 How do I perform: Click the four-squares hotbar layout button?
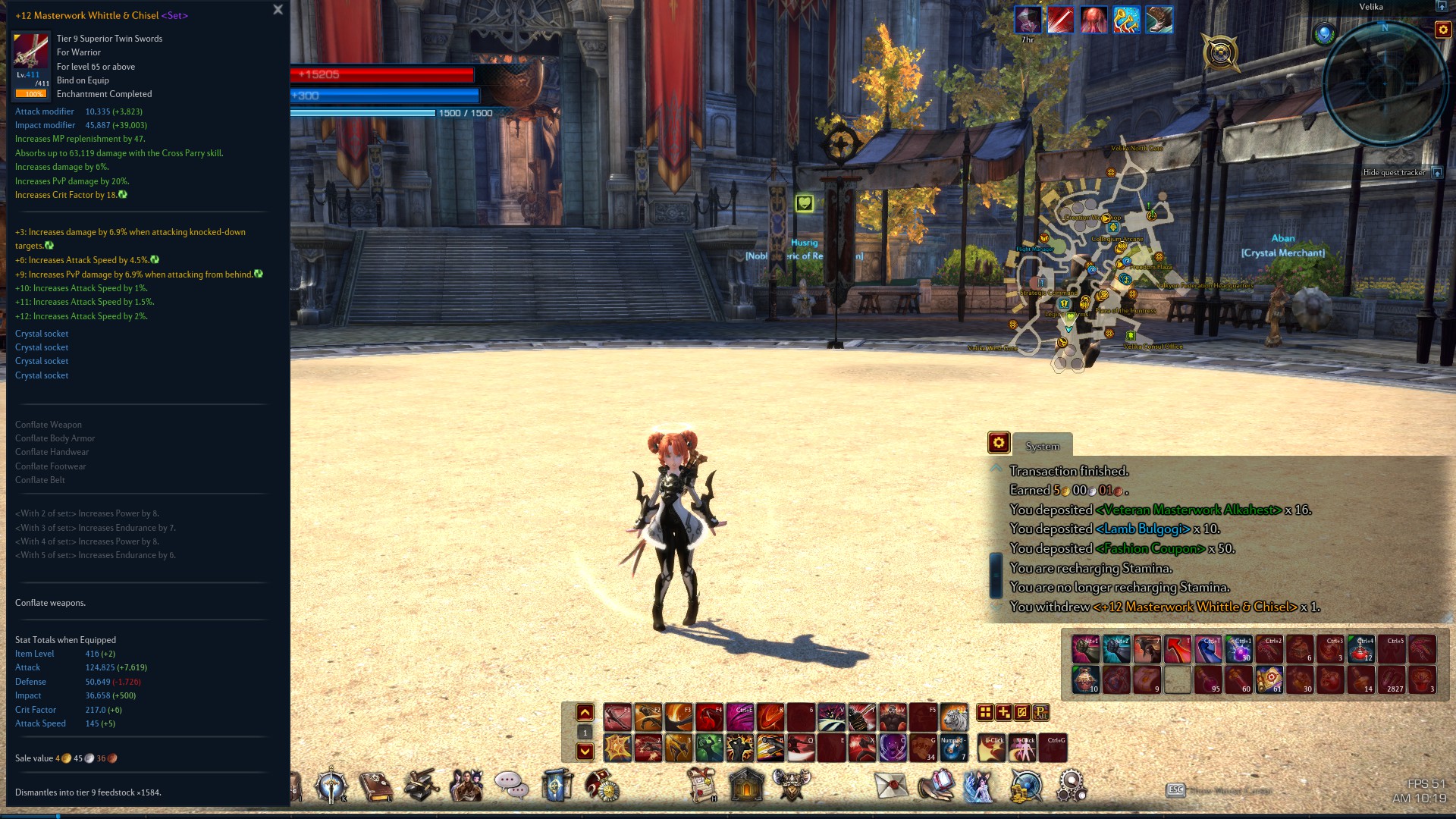[x=985, y=712]
